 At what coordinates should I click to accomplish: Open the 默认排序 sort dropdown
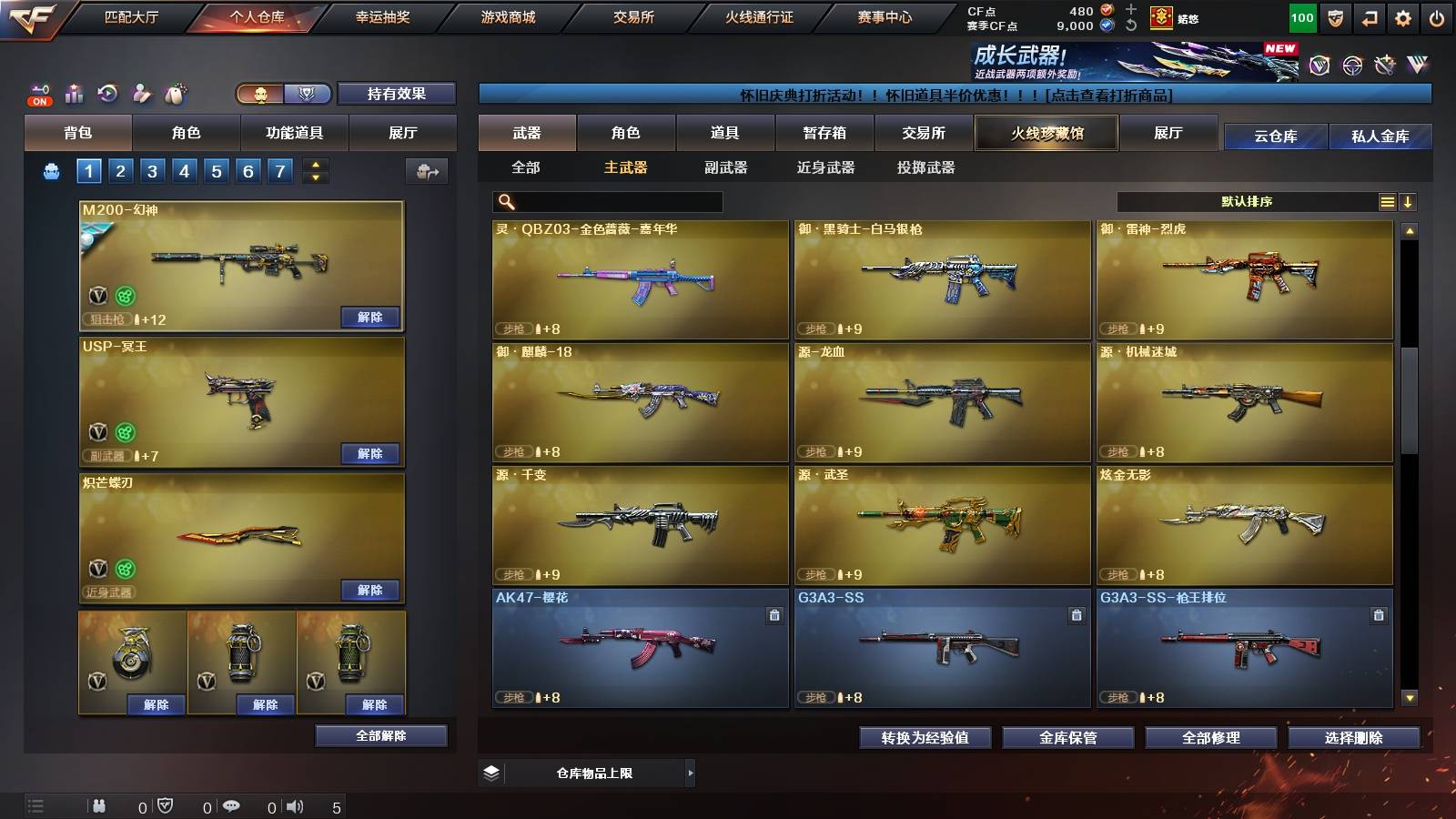tap(1247, 200)
